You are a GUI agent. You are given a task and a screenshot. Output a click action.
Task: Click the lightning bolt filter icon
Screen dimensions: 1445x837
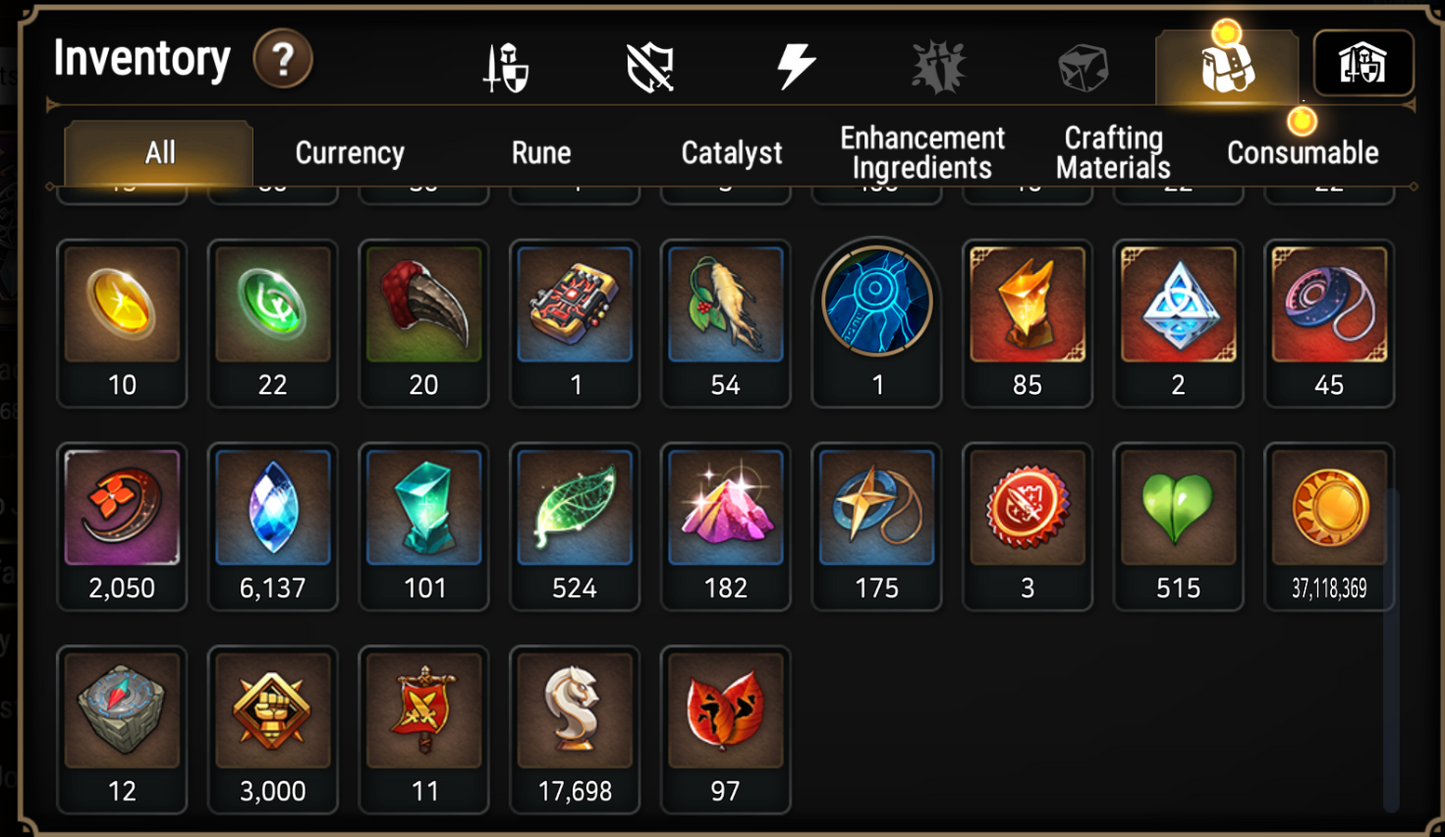click(x=795, y=62)
